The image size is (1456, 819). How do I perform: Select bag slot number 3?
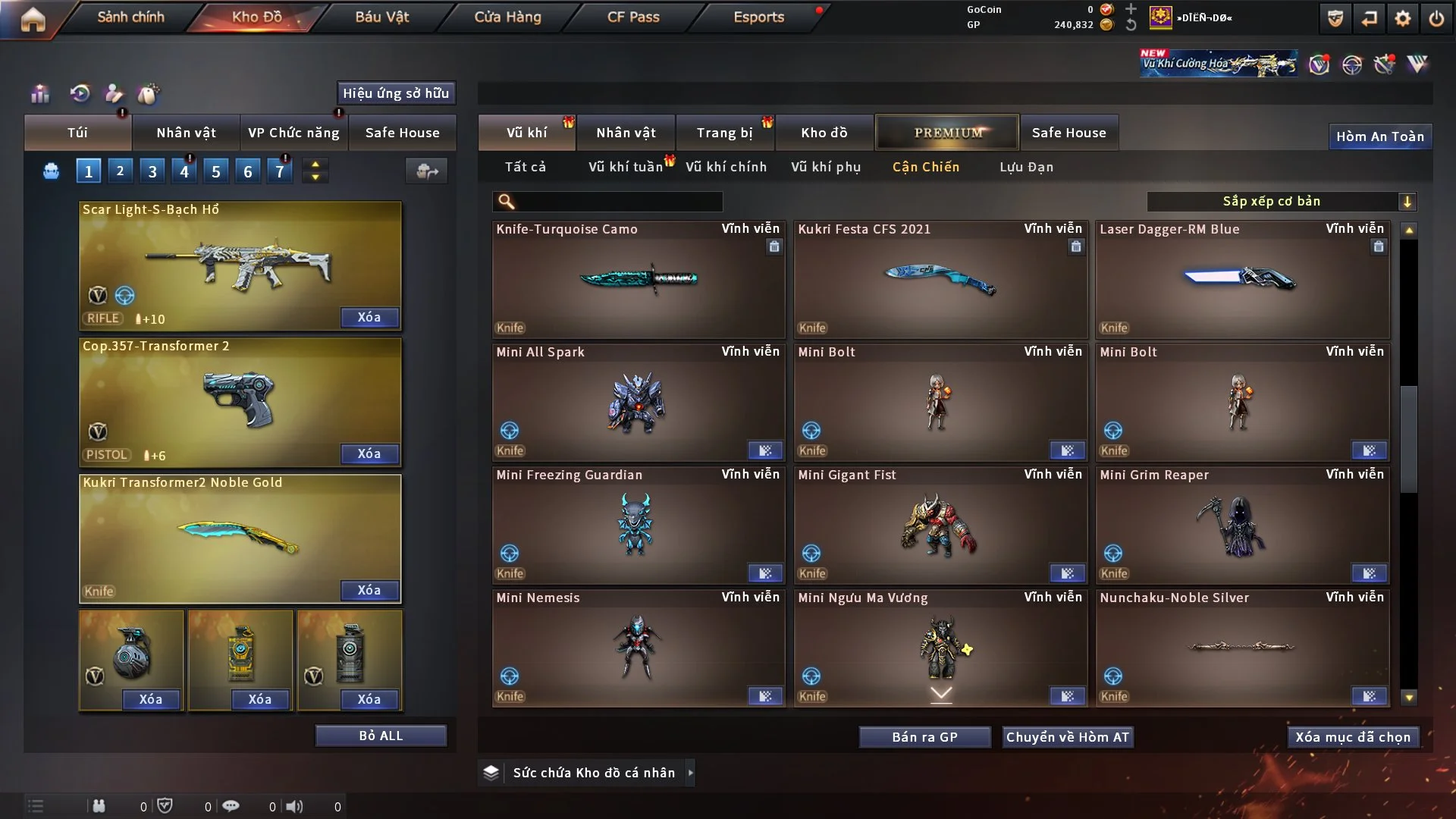pos(152,171)
